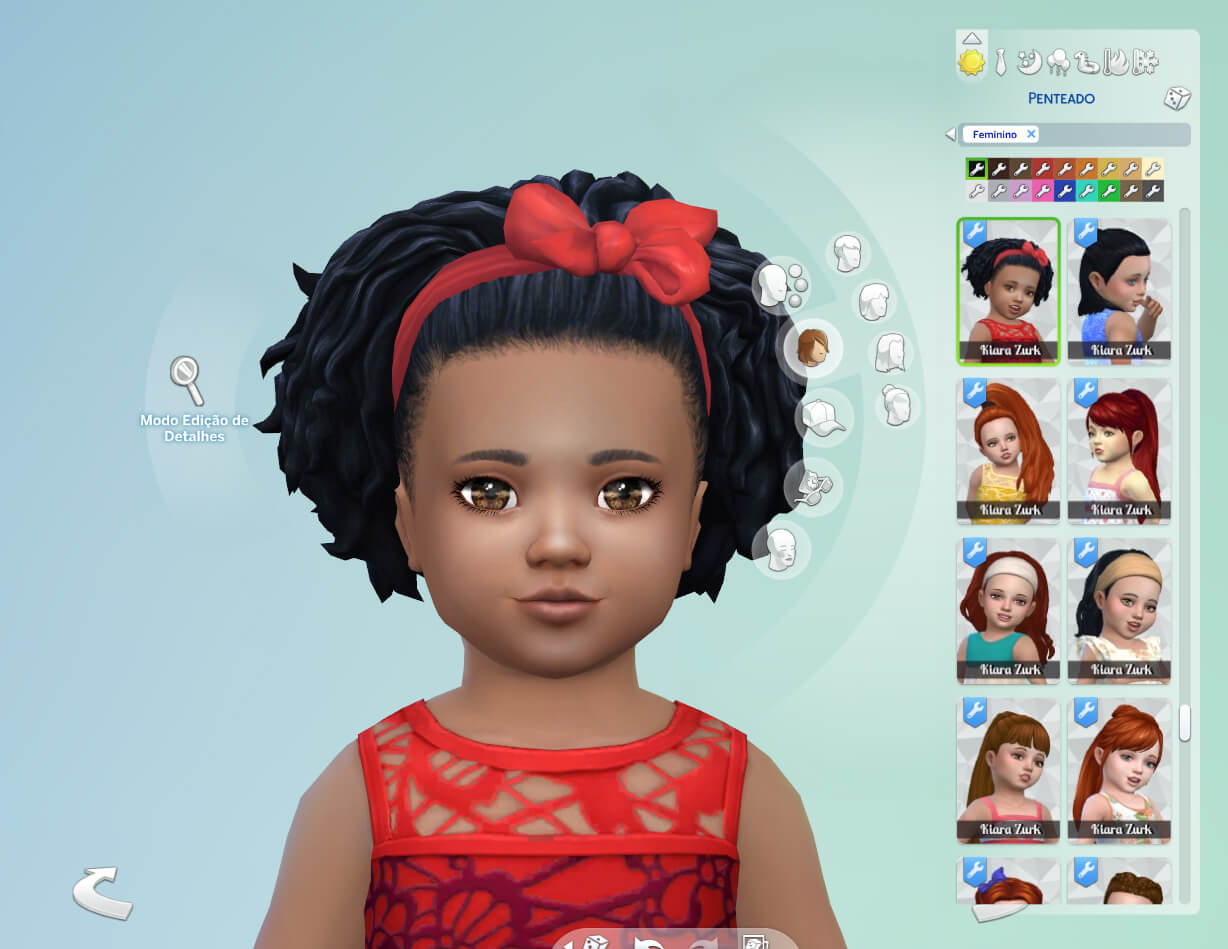1228x949 pixels.
Task: Pick the hot pink hair color swatch
Action: click(x=1042, y=190)
